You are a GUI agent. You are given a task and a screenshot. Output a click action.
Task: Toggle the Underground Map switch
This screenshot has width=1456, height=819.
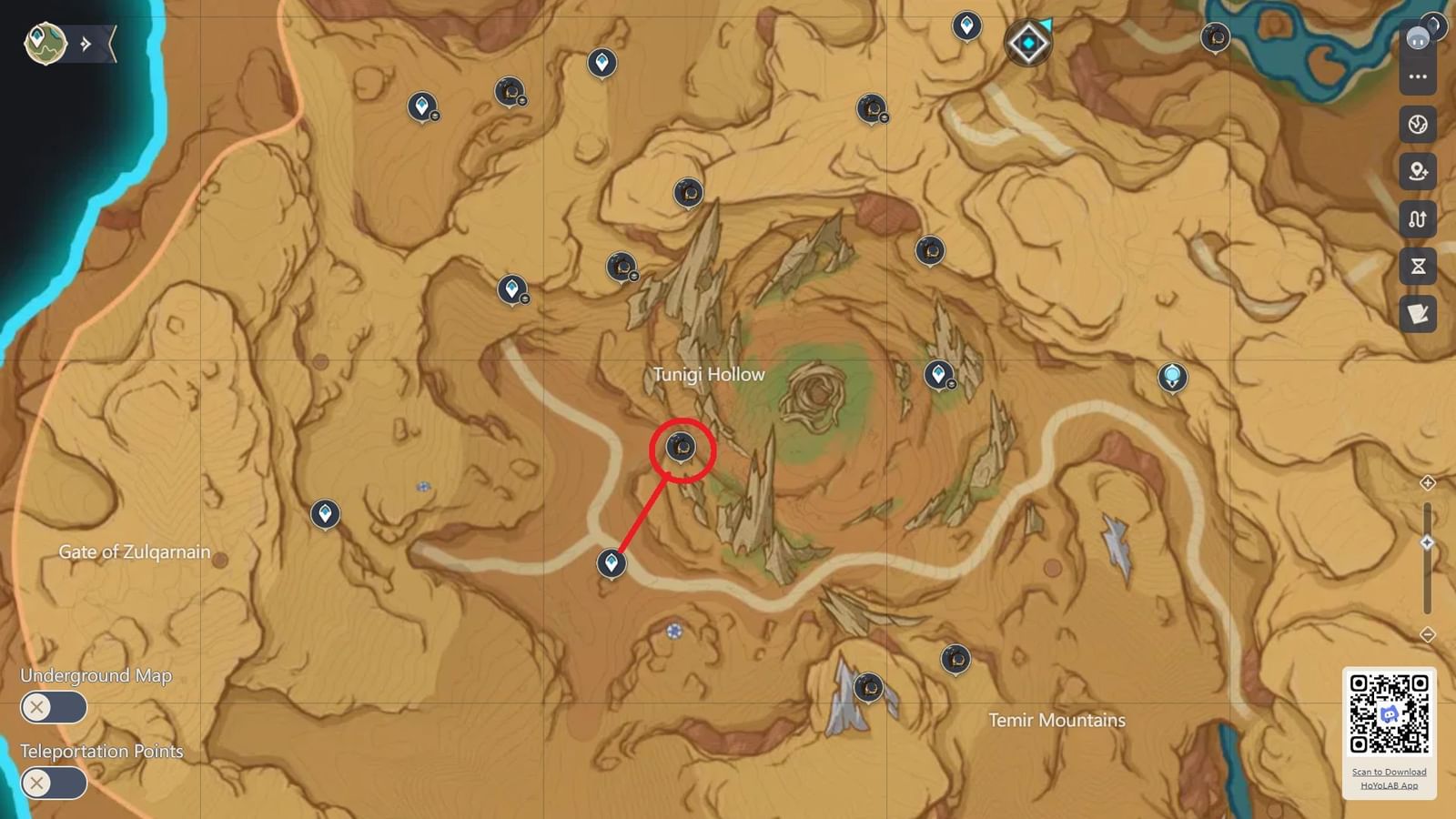[x=53, y=707]
